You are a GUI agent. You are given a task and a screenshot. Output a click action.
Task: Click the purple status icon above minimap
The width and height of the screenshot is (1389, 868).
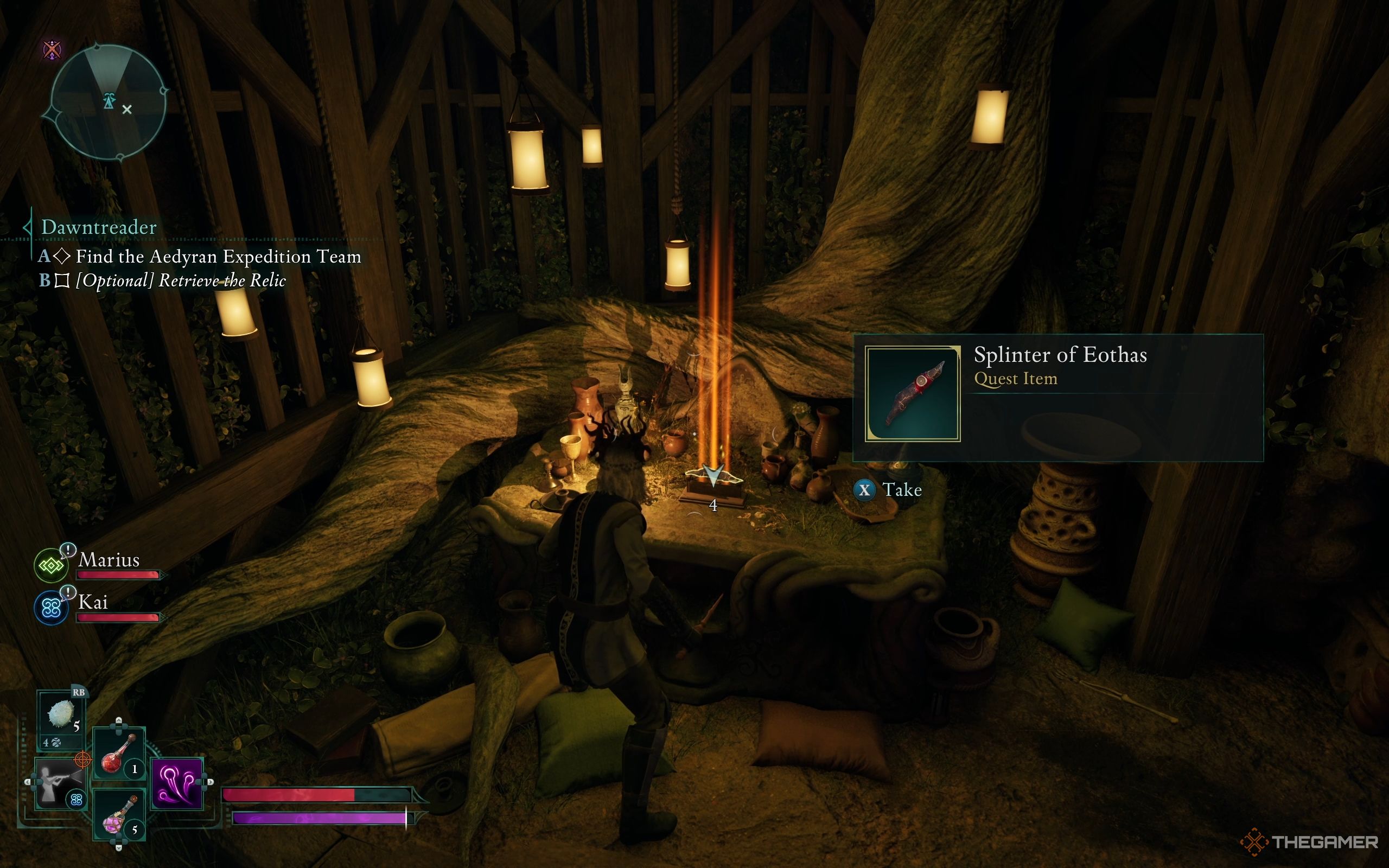click(52, 49)
